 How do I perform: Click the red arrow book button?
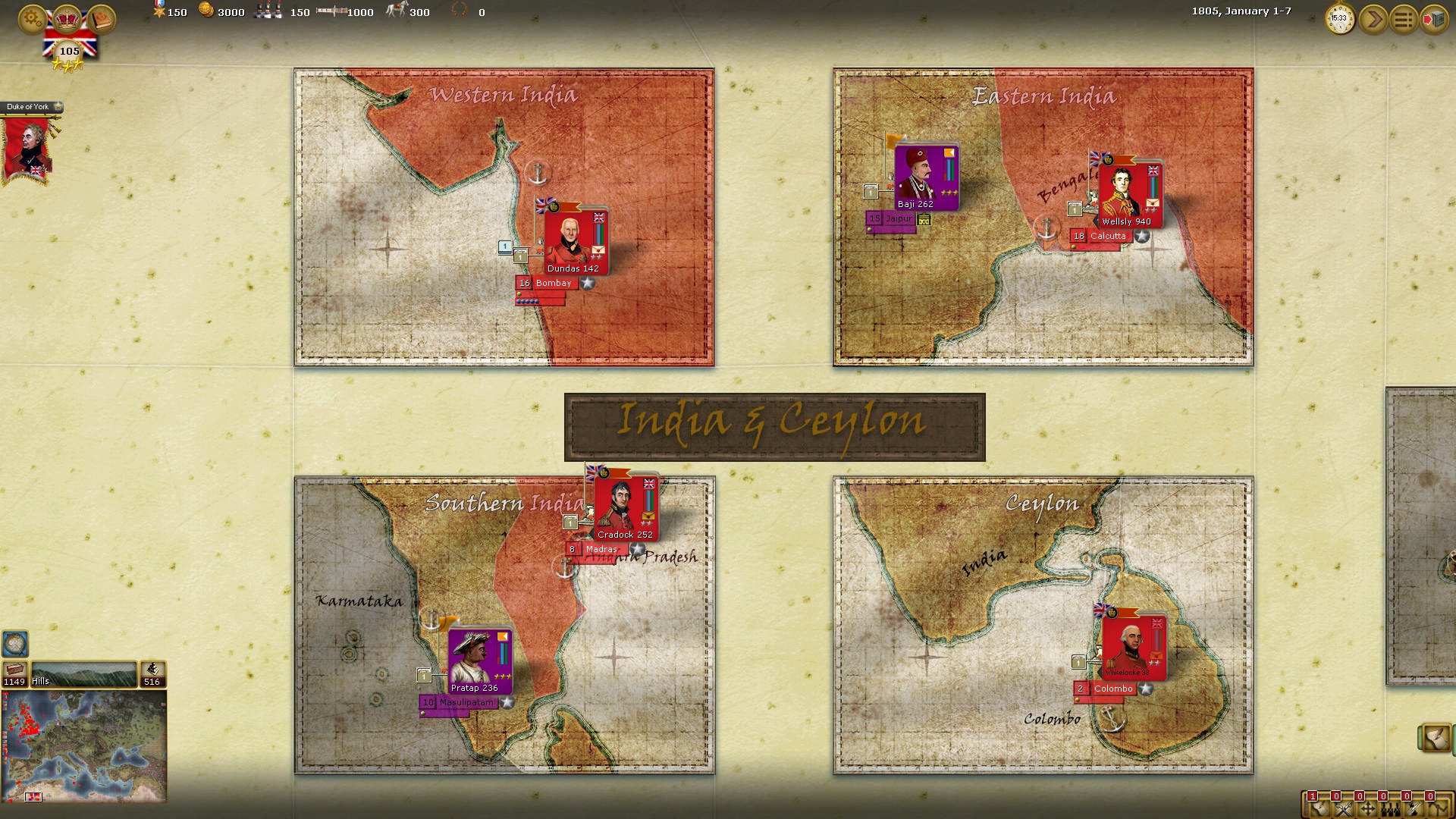(x=1433, y=19)
